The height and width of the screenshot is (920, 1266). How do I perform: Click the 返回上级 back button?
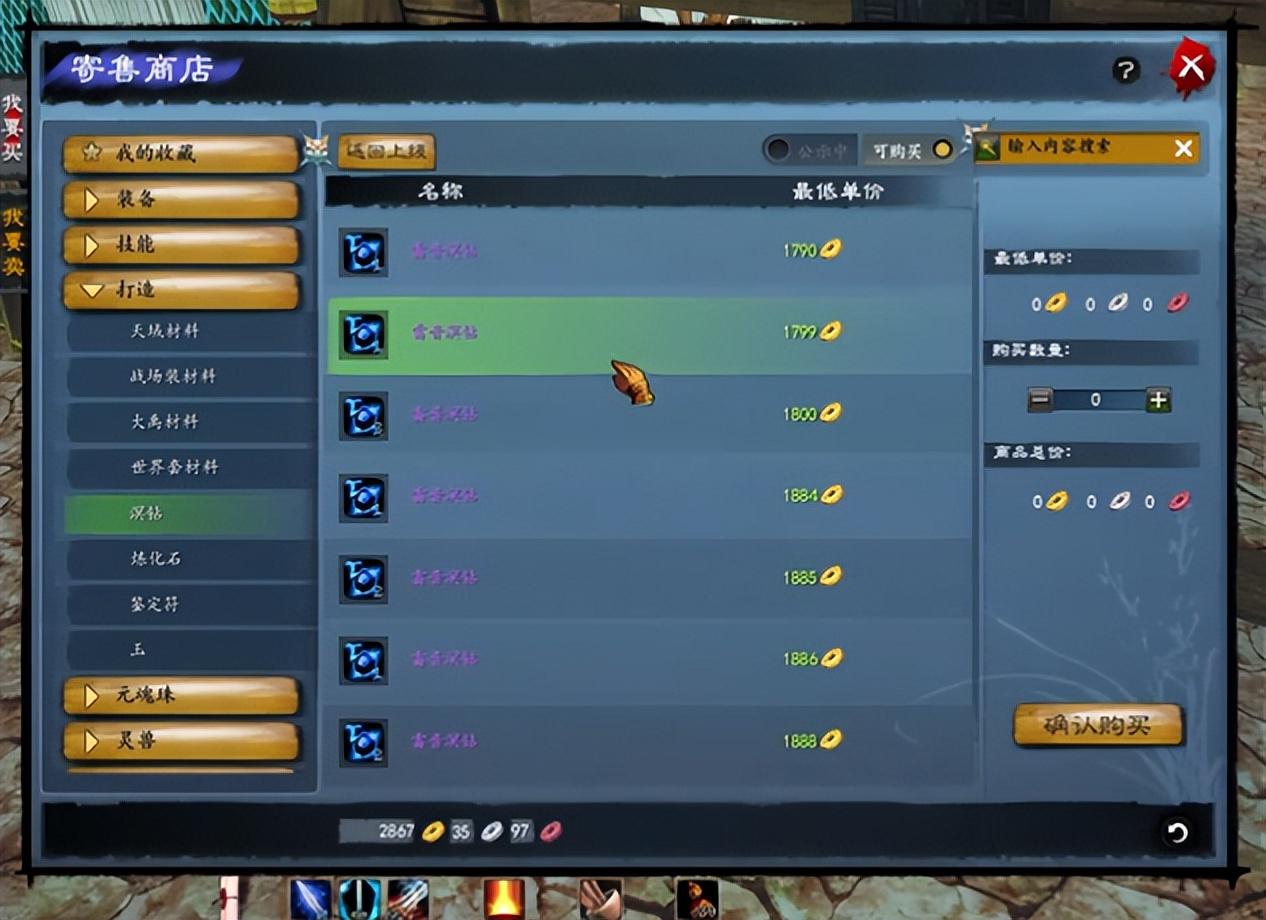[387, 152]
